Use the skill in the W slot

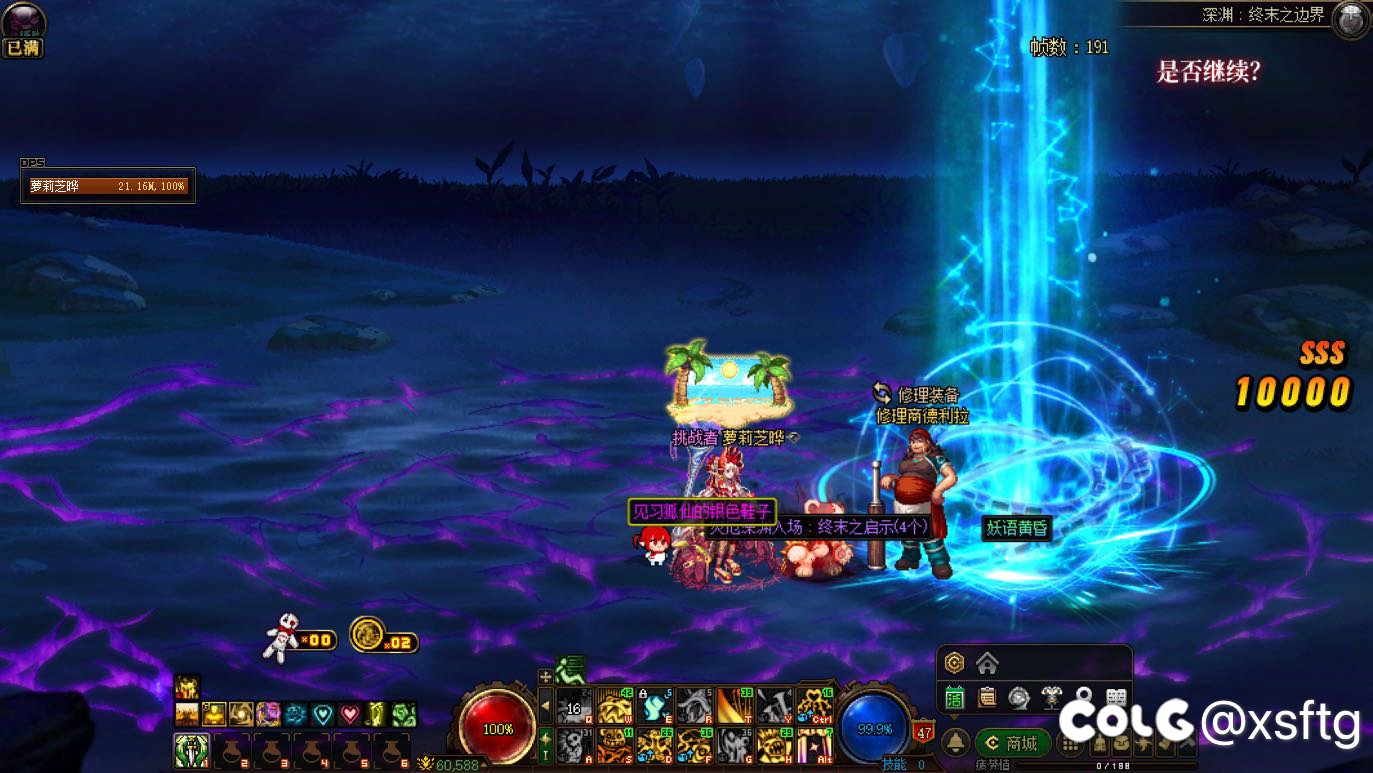pyautogui.click(x=614, y=706)
